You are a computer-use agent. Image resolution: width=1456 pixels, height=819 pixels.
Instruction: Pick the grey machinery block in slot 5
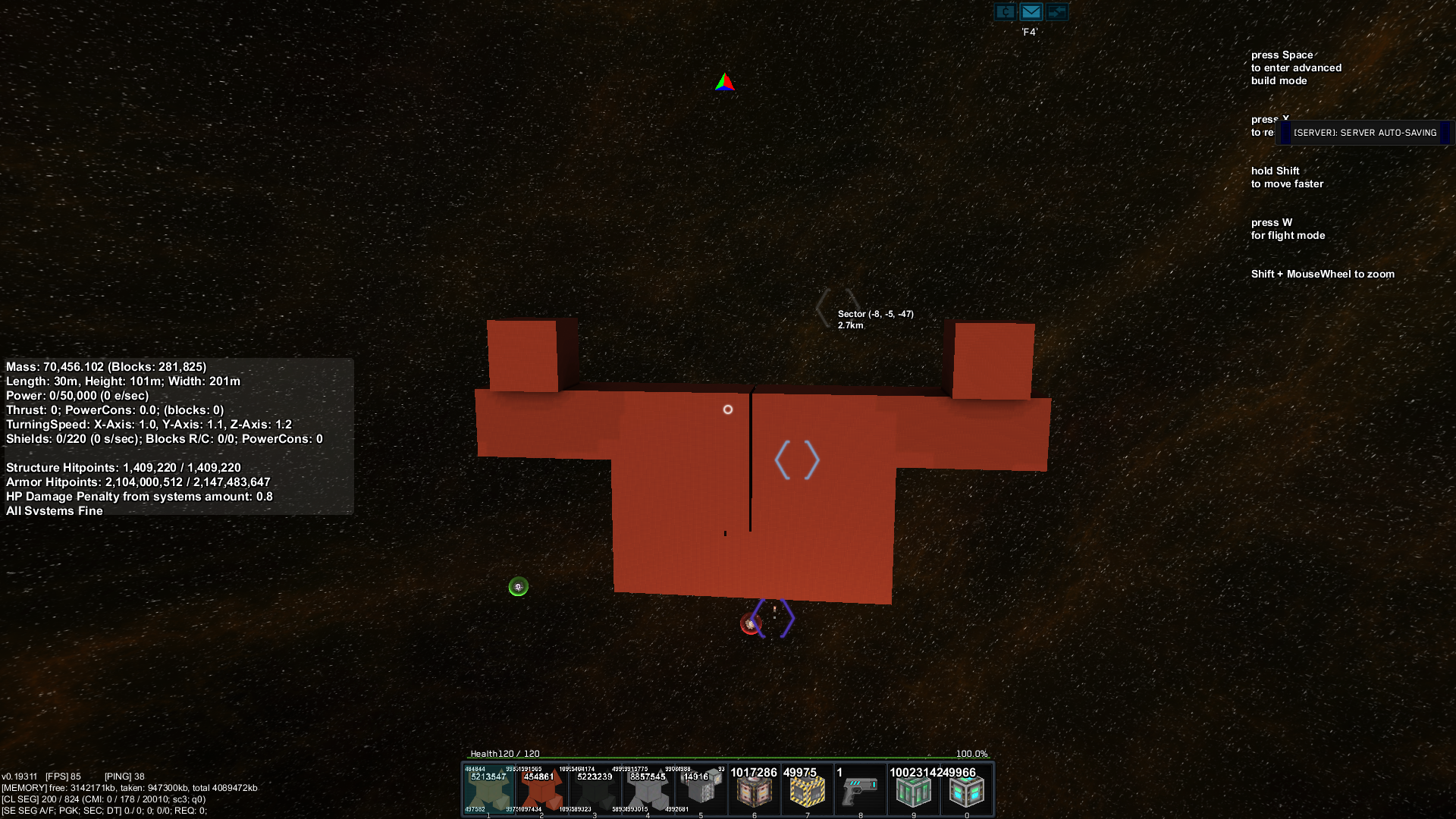coord(701,790)
